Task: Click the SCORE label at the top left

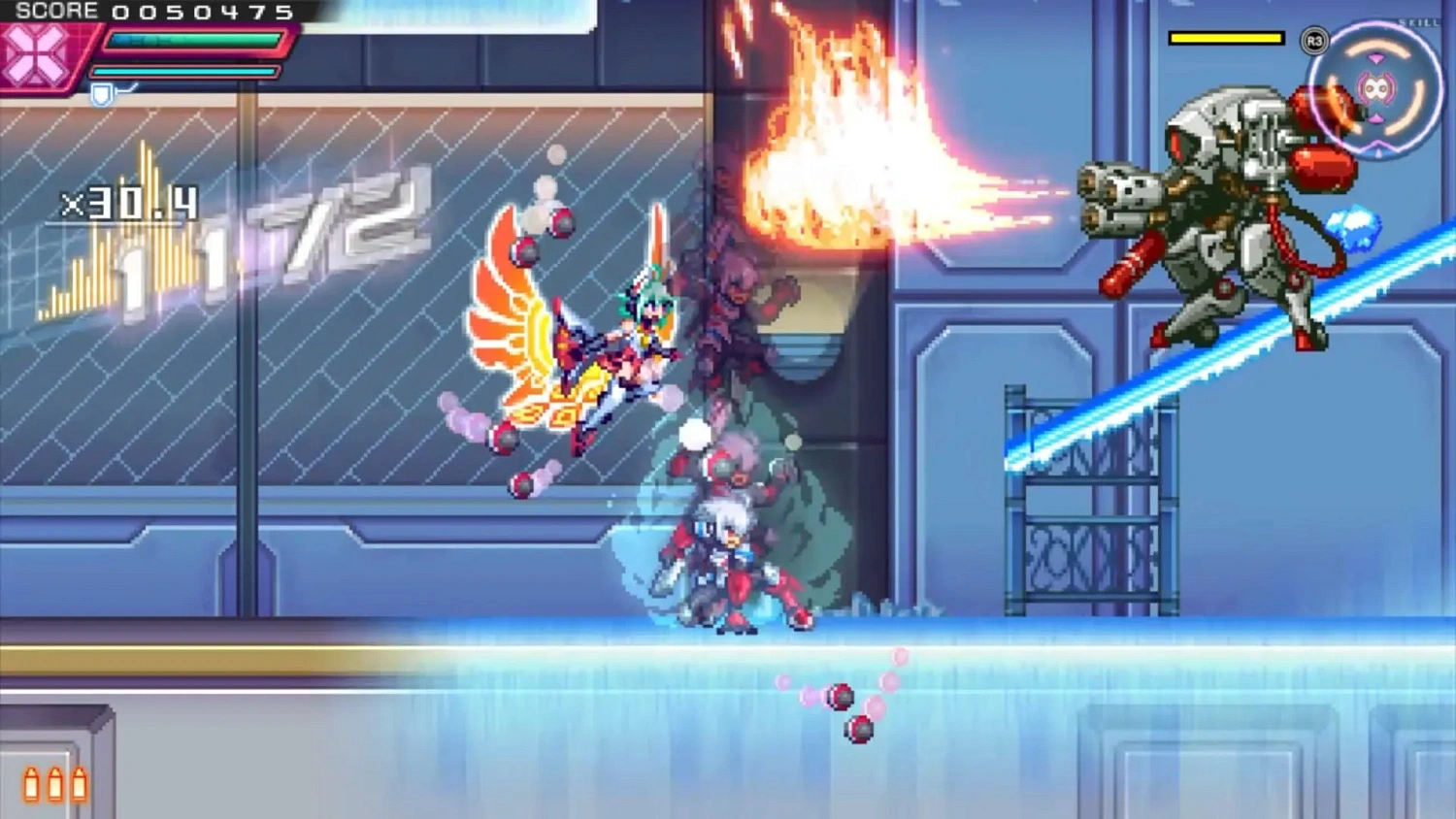Action: click(x=56, y=11)
